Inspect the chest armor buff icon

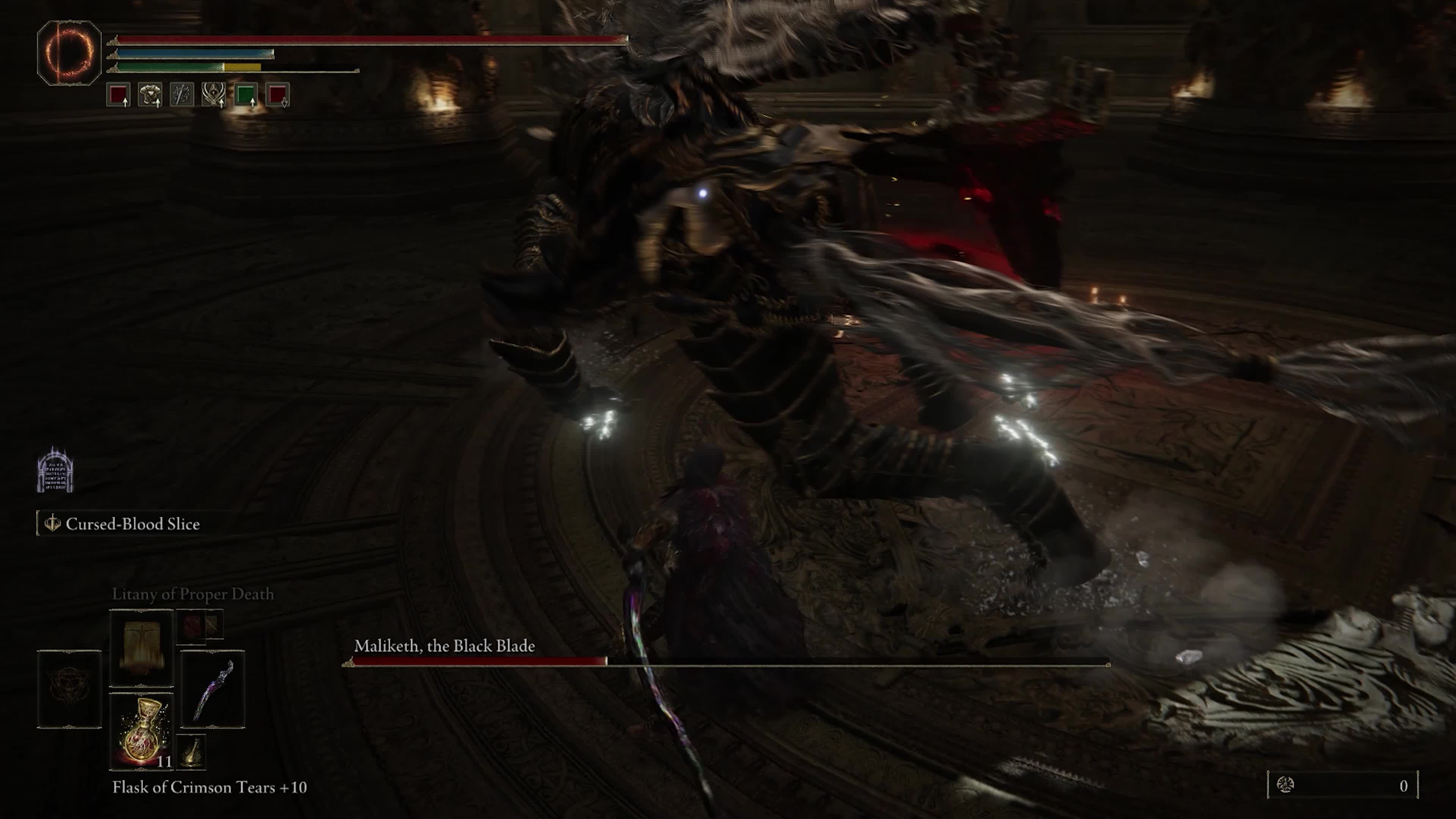(x=151, y=94)
